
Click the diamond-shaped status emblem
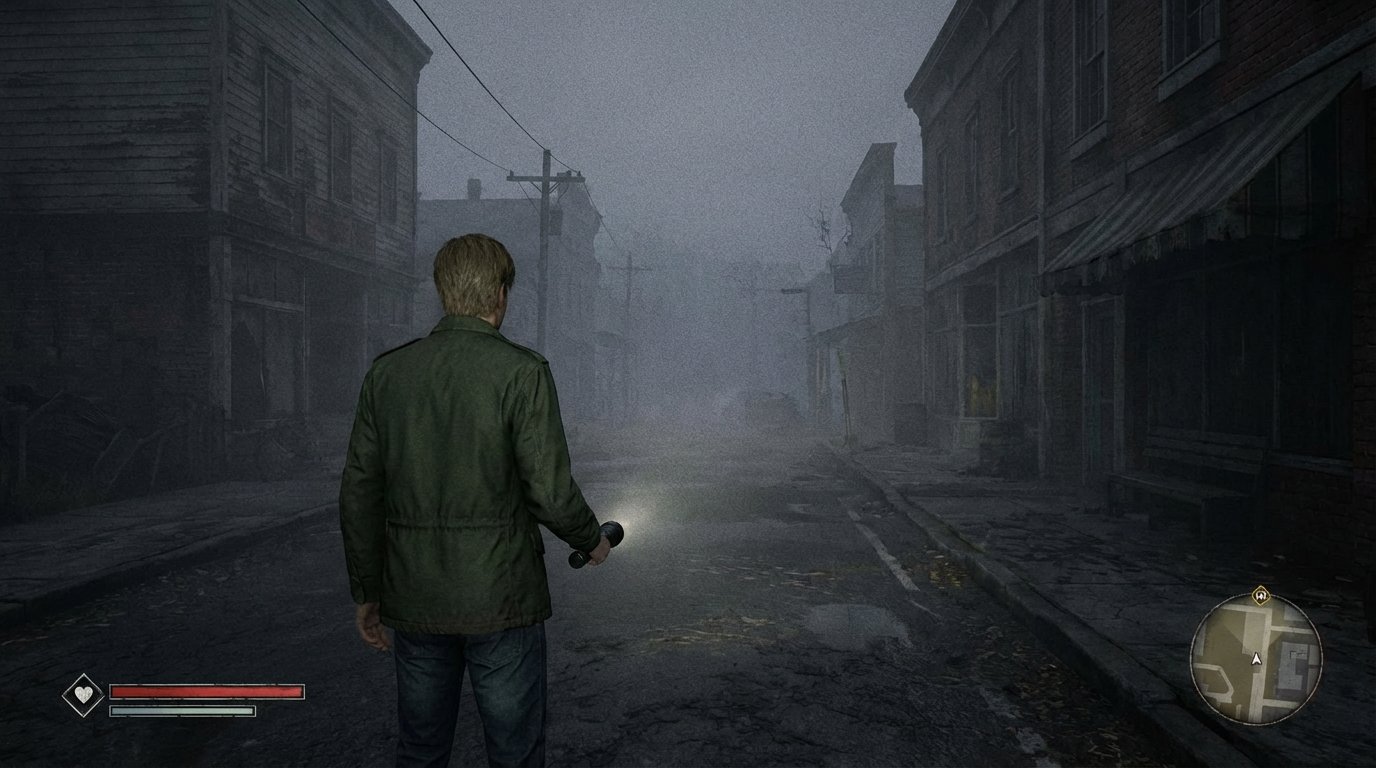83,692
